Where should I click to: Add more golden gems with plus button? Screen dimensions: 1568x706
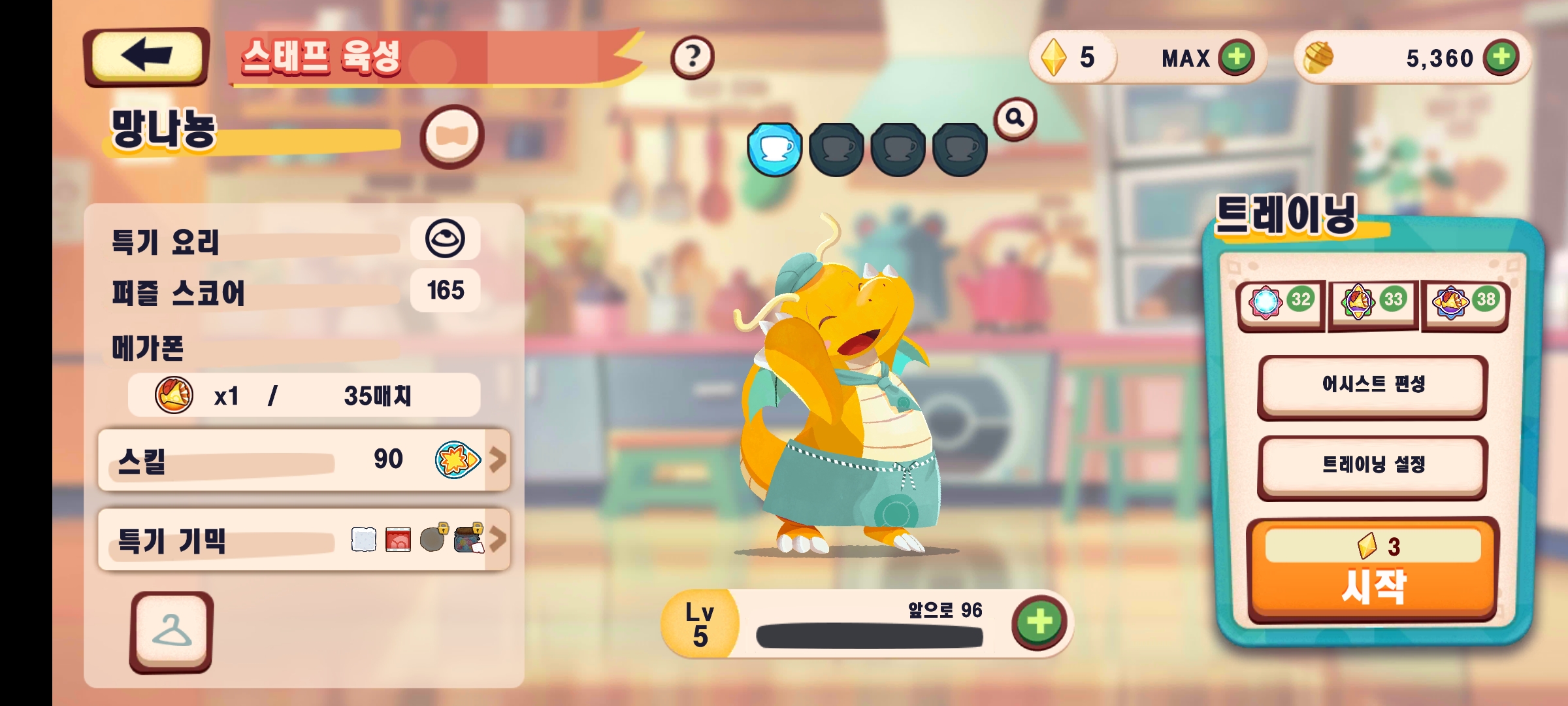tap(1236, 58)
